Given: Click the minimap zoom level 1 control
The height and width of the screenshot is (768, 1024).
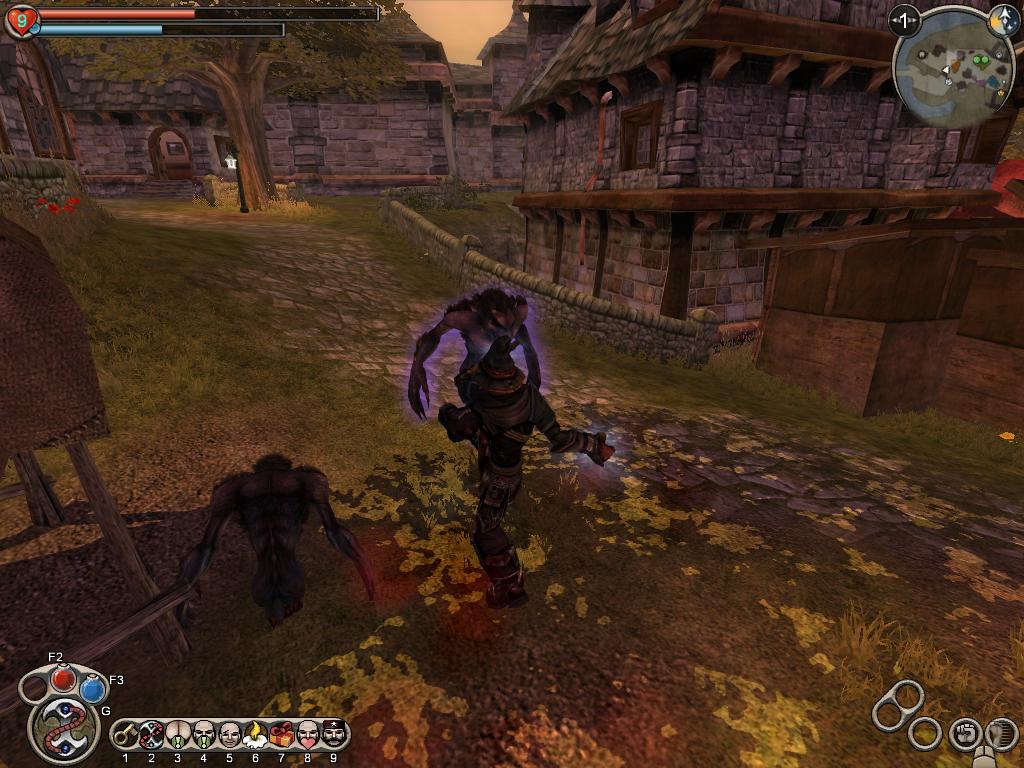Looking at the screenshot, I should (x=905, y=20).
